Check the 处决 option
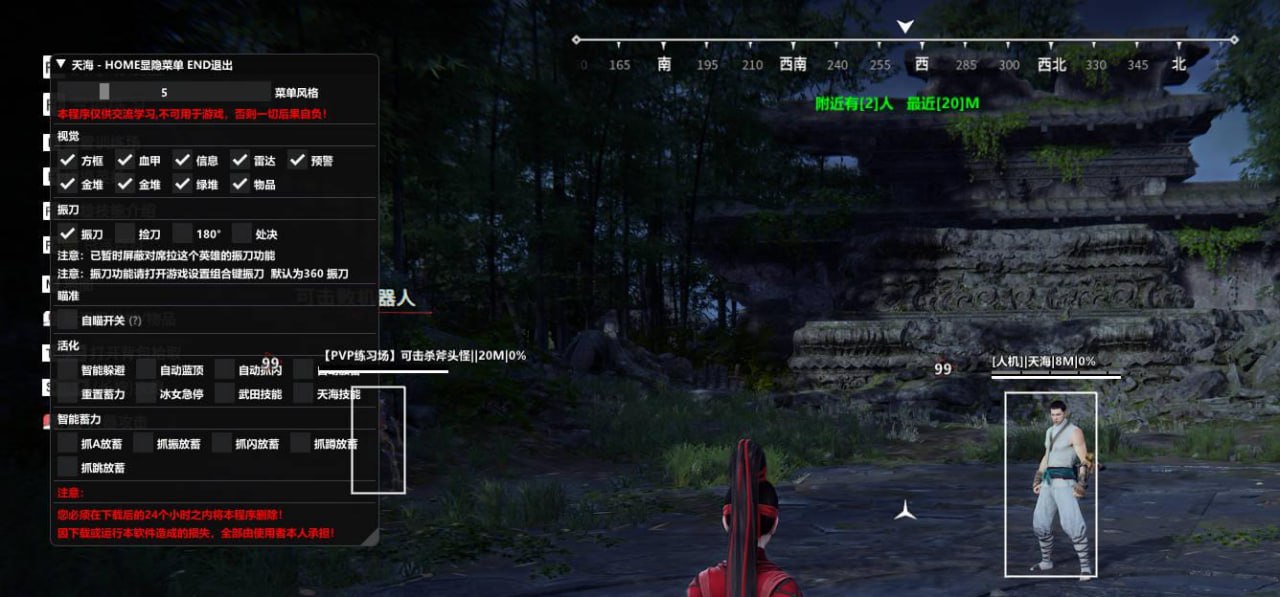The width and height of the screenshot is (1280, 597). pos(241,233)
